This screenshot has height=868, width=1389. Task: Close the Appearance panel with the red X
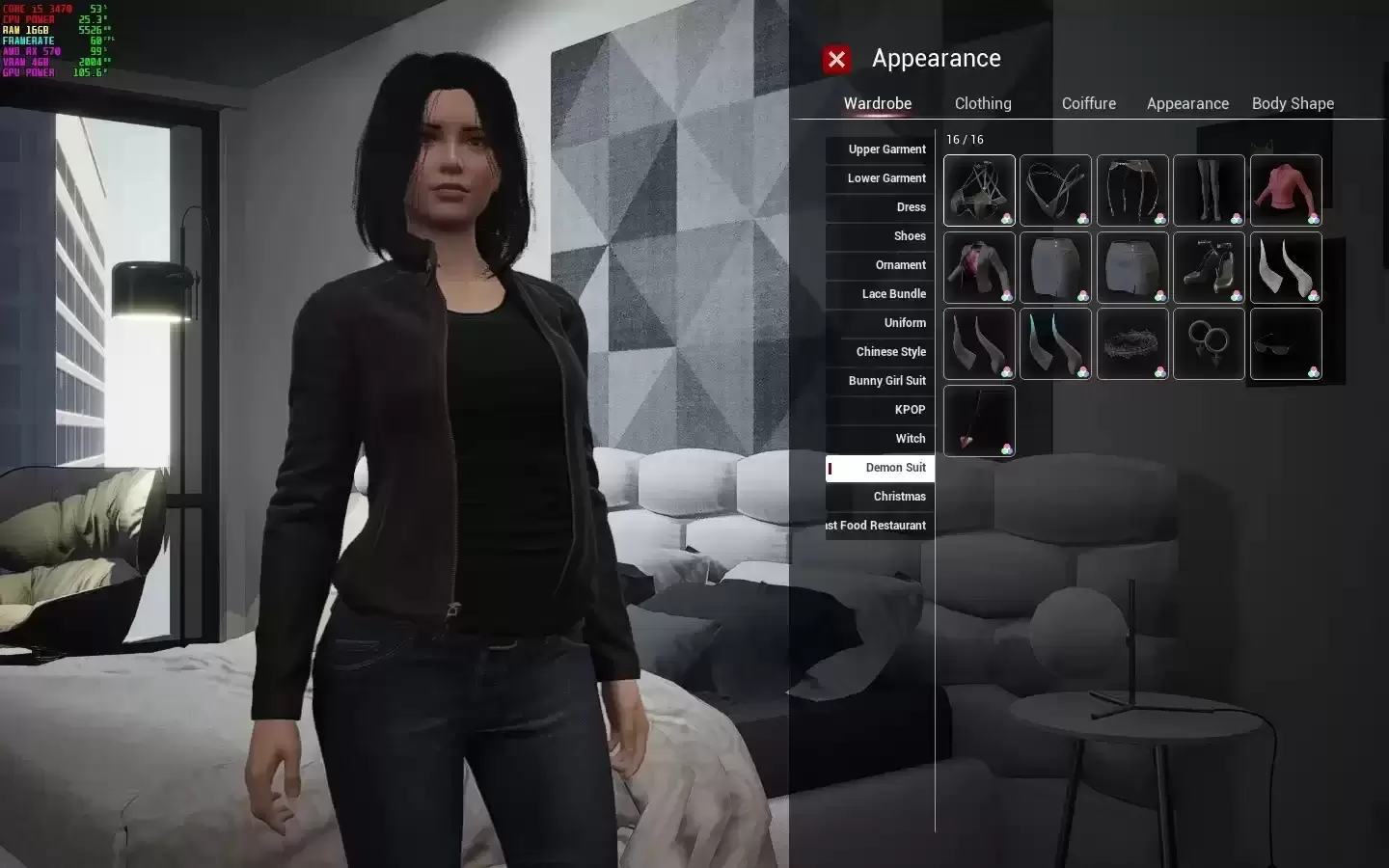836,60
